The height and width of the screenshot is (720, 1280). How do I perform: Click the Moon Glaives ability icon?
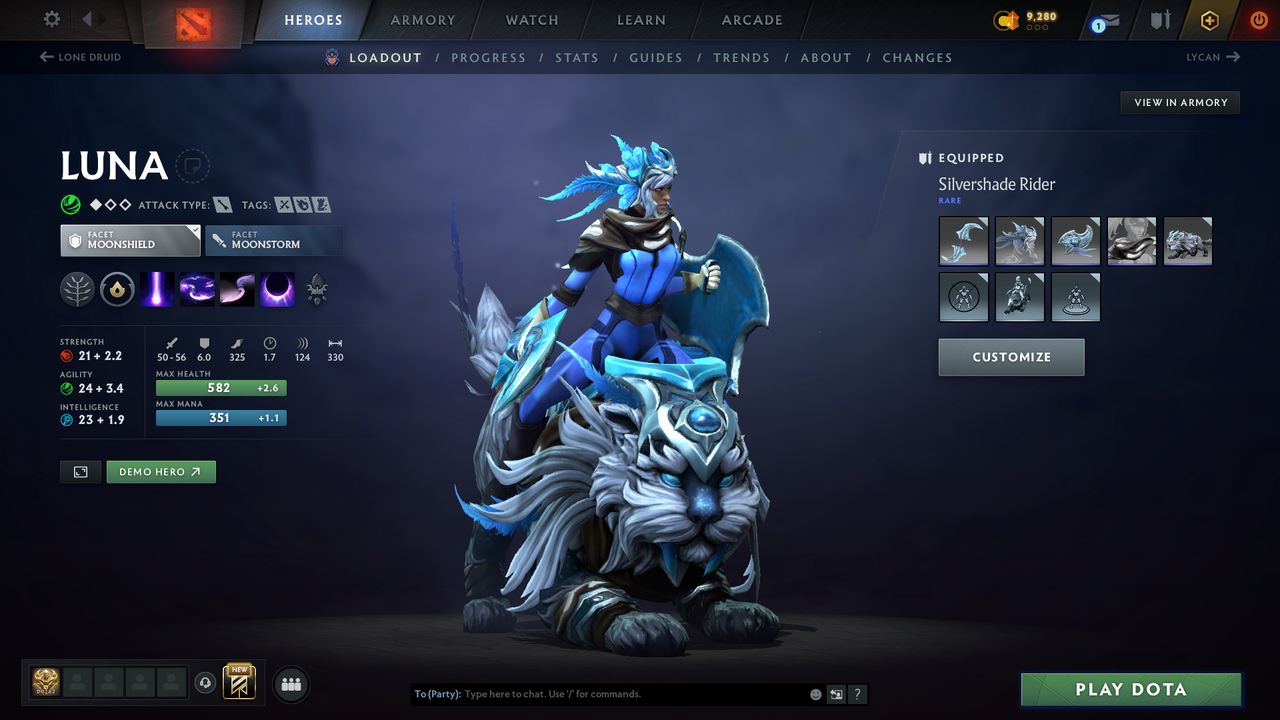coord(197,289)
